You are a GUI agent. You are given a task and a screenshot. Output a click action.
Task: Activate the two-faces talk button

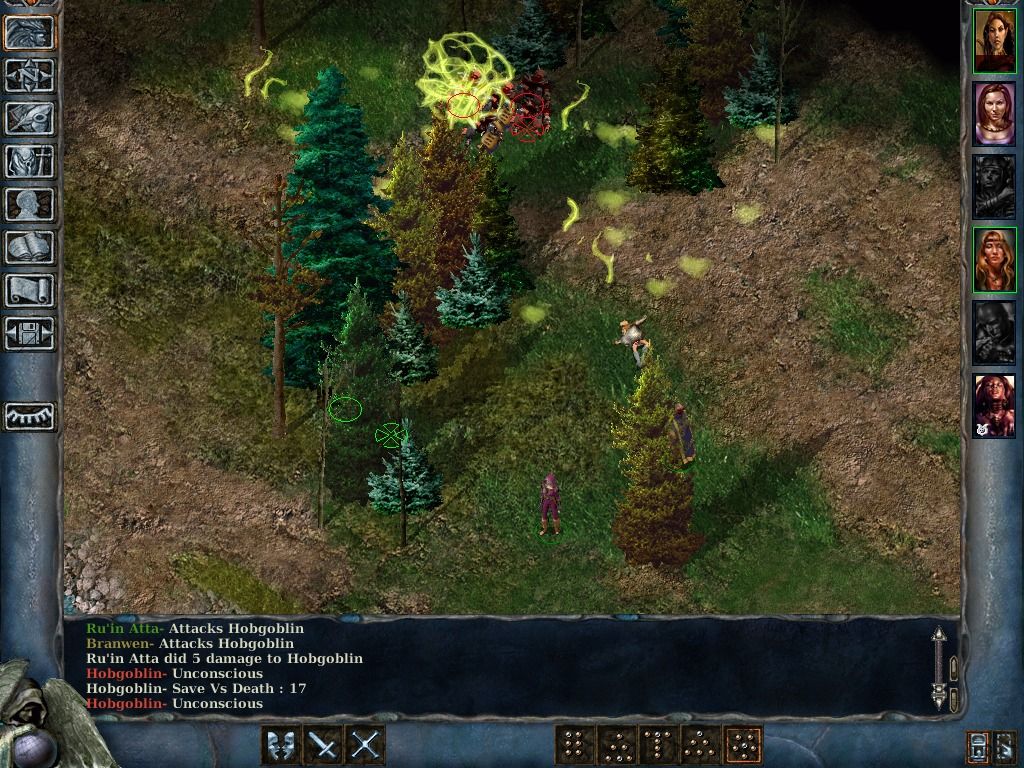pyautogui.click(x=279, y=745)
